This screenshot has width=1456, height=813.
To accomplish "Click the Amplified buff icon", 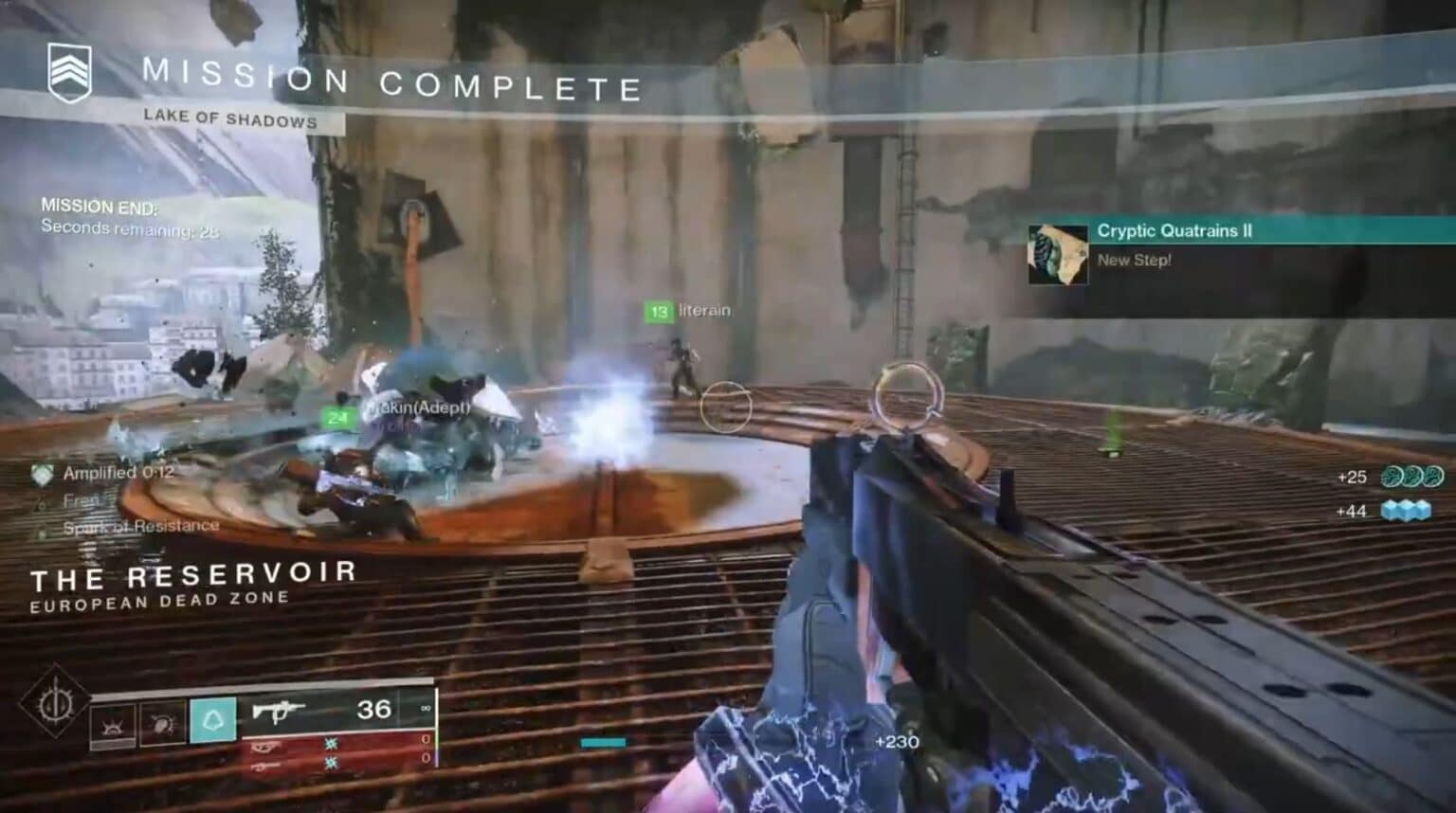I will coord(44,475).
